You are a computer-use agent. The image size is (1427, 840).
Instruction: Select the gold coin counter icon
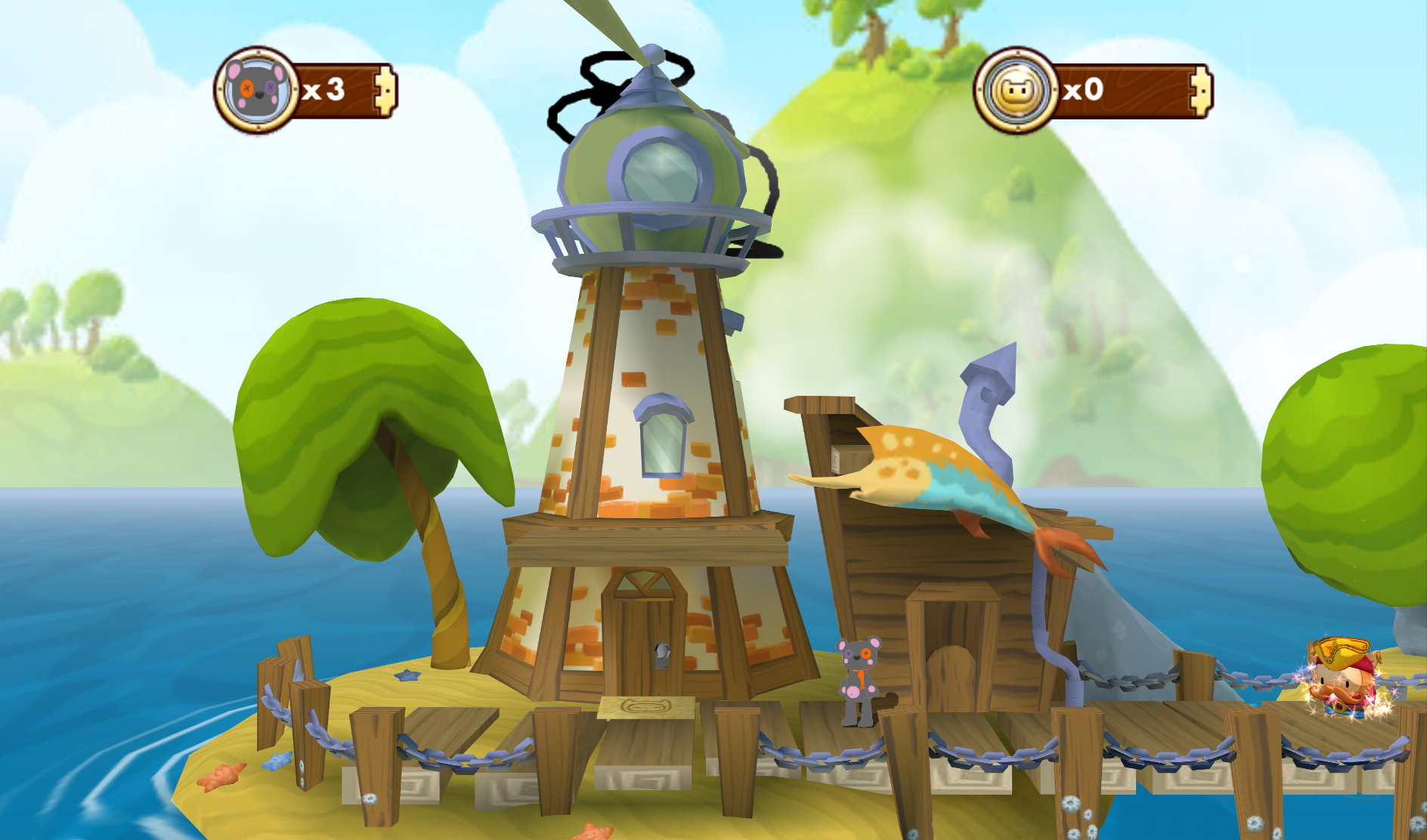[1016, 91]
